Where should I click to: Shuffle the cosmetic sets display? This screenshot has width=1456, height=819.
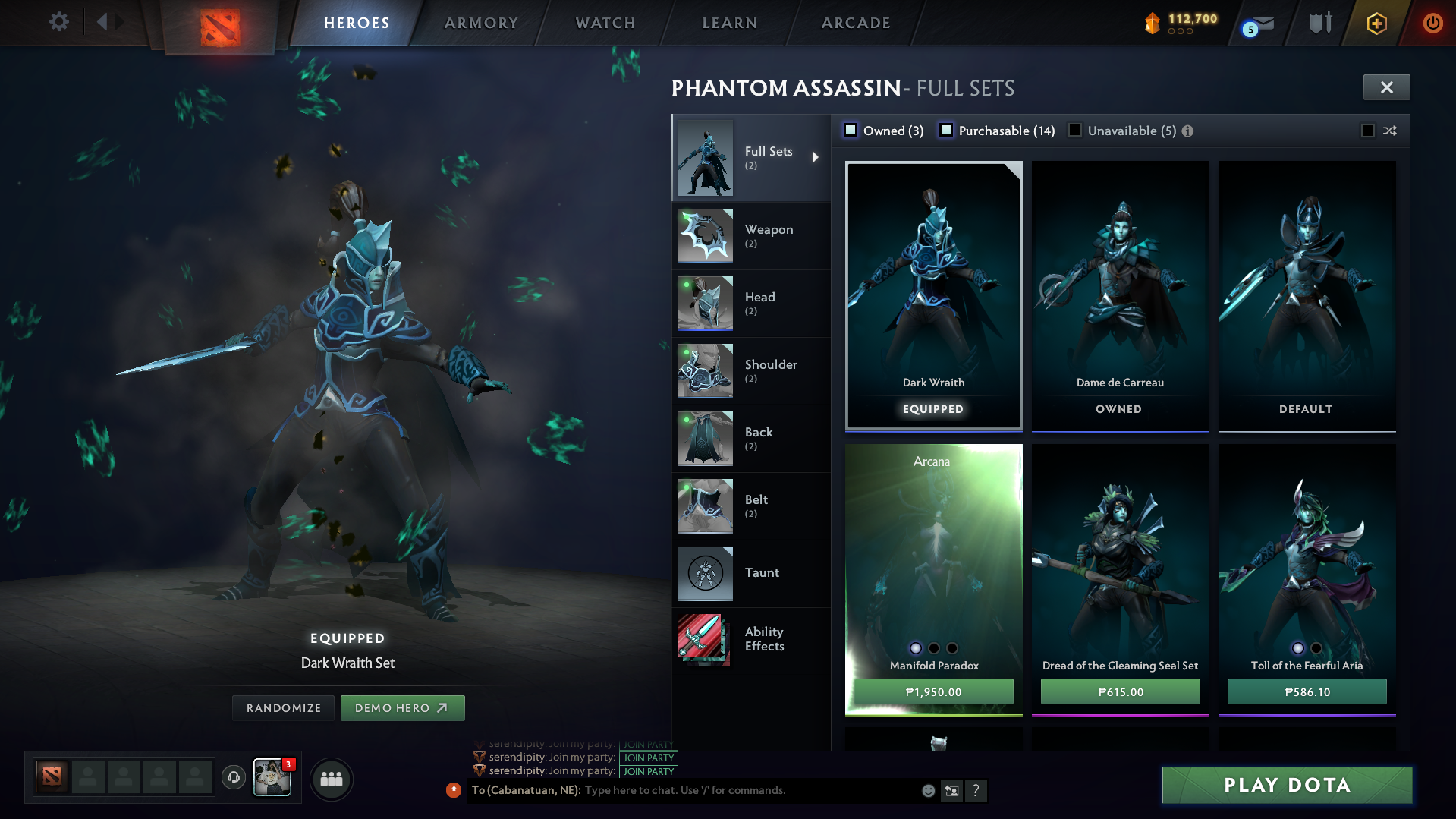(x=1389, y=131)
